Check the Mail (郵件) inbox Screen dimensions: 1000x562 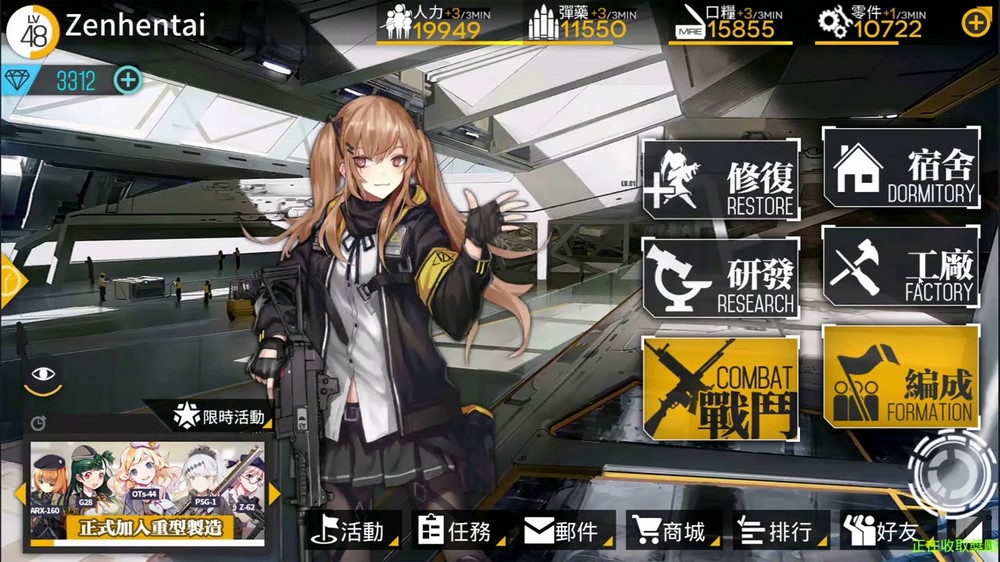tap(562, 532)
